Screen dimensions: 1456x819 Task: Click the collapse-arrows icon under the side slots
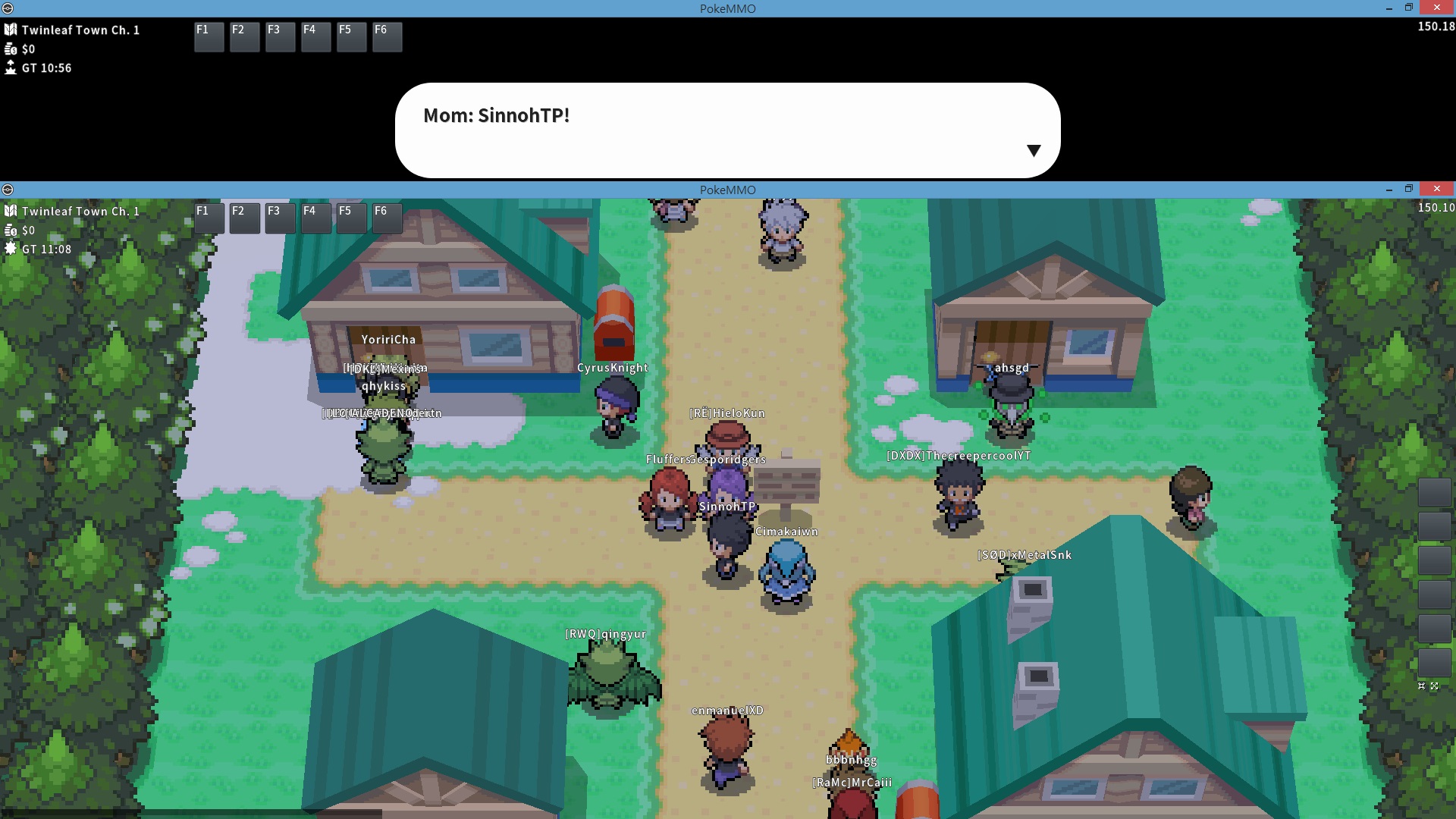pos(1422,686)
